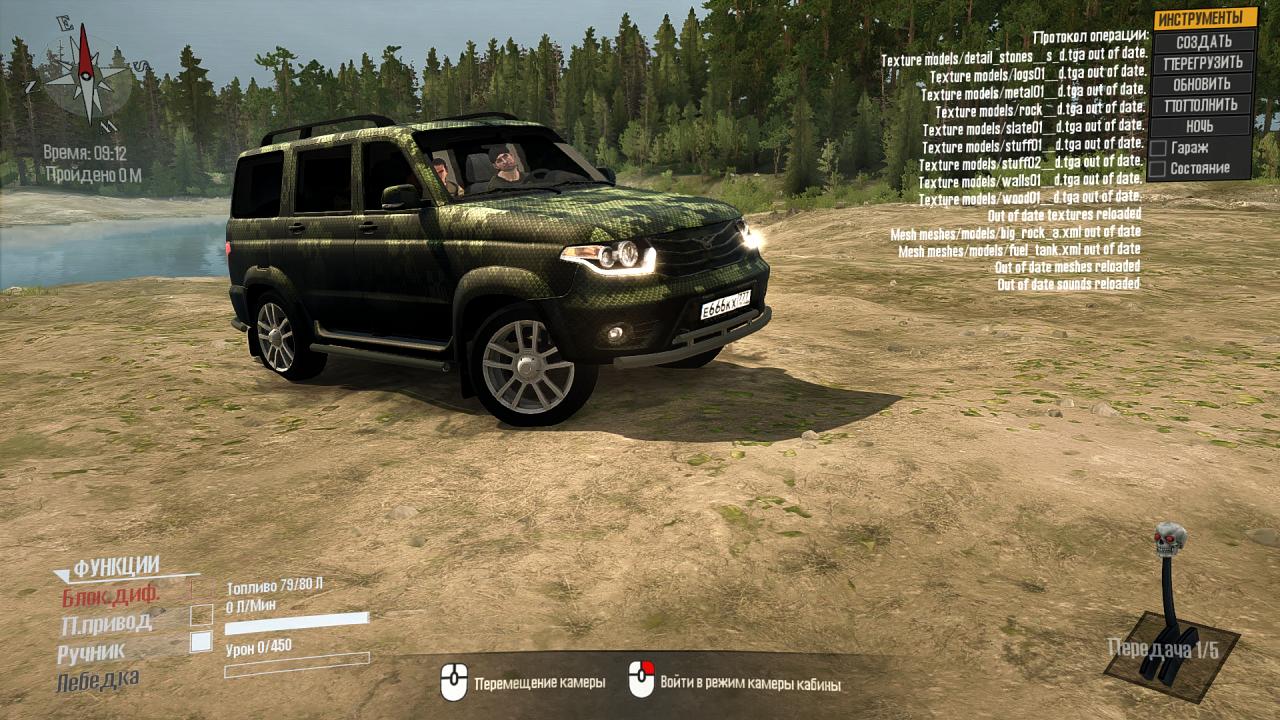The height and width of the screenshot is (720, 1280).
Task: Select the Лебедка winch function
Action: click(99, 680)
